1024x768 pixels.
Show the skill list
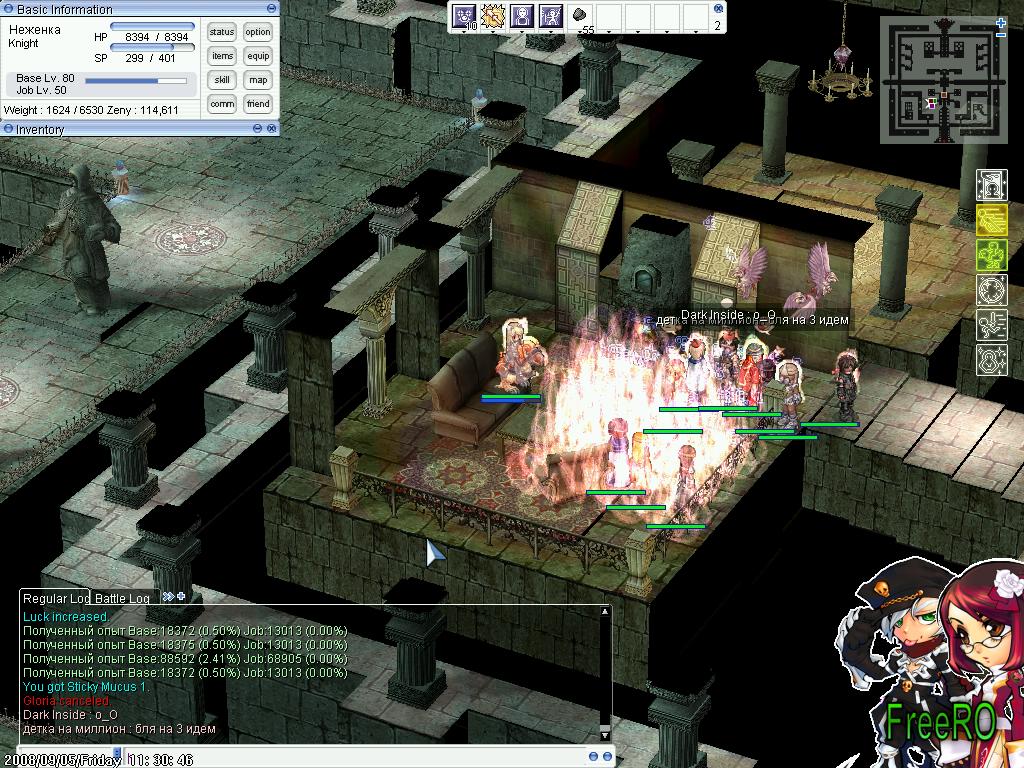pyautogui.click(x=222, y=80)
